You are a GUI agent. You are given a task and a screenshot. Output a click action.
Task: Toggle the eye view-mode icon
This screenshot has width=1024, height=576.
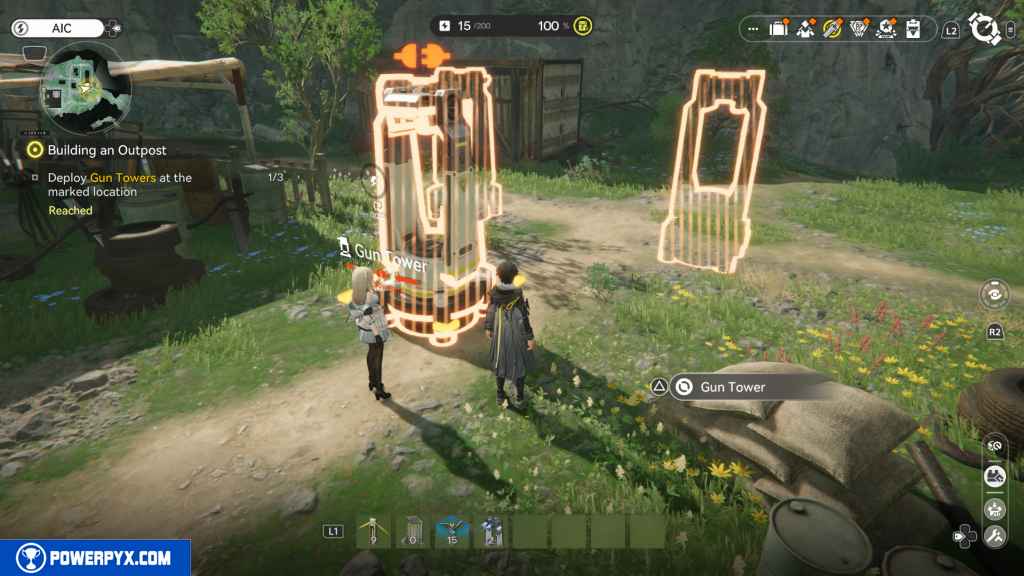tap(994, 295)
